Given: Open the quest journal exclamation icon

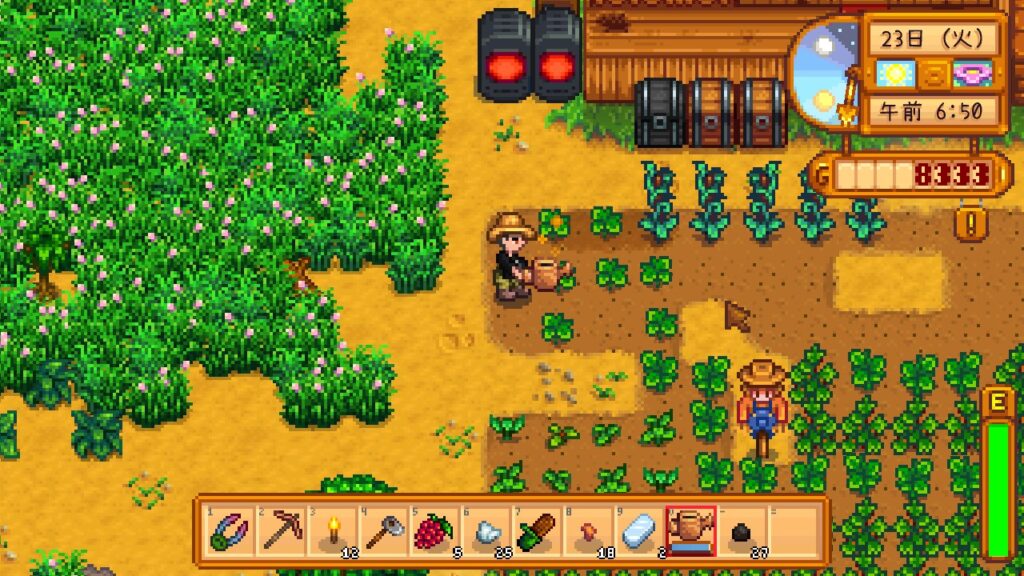Looking at the screenshot, I should [969, 222].
